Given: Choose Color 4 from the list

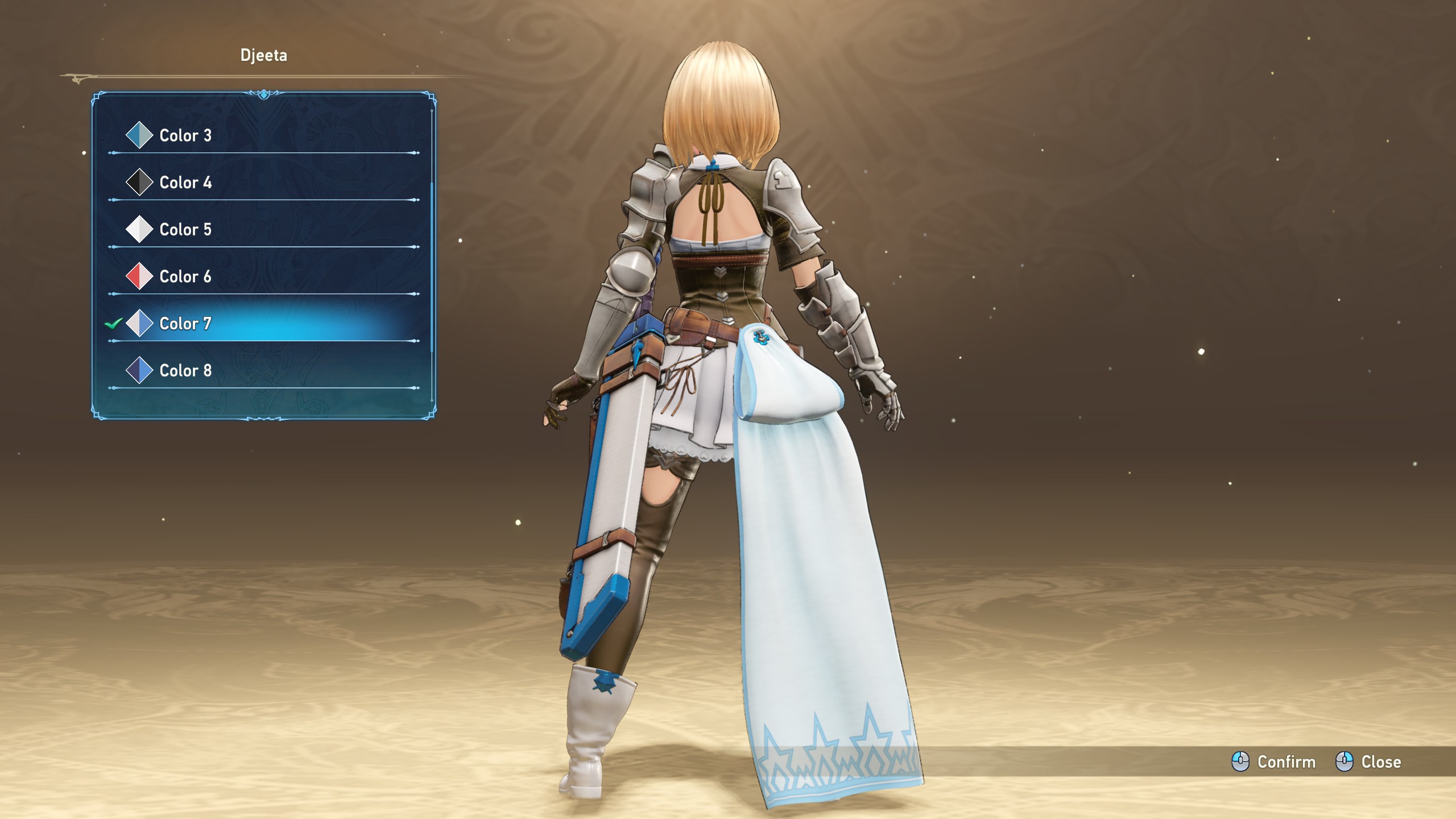Looking at the screenshot, I should coord(185,183).
